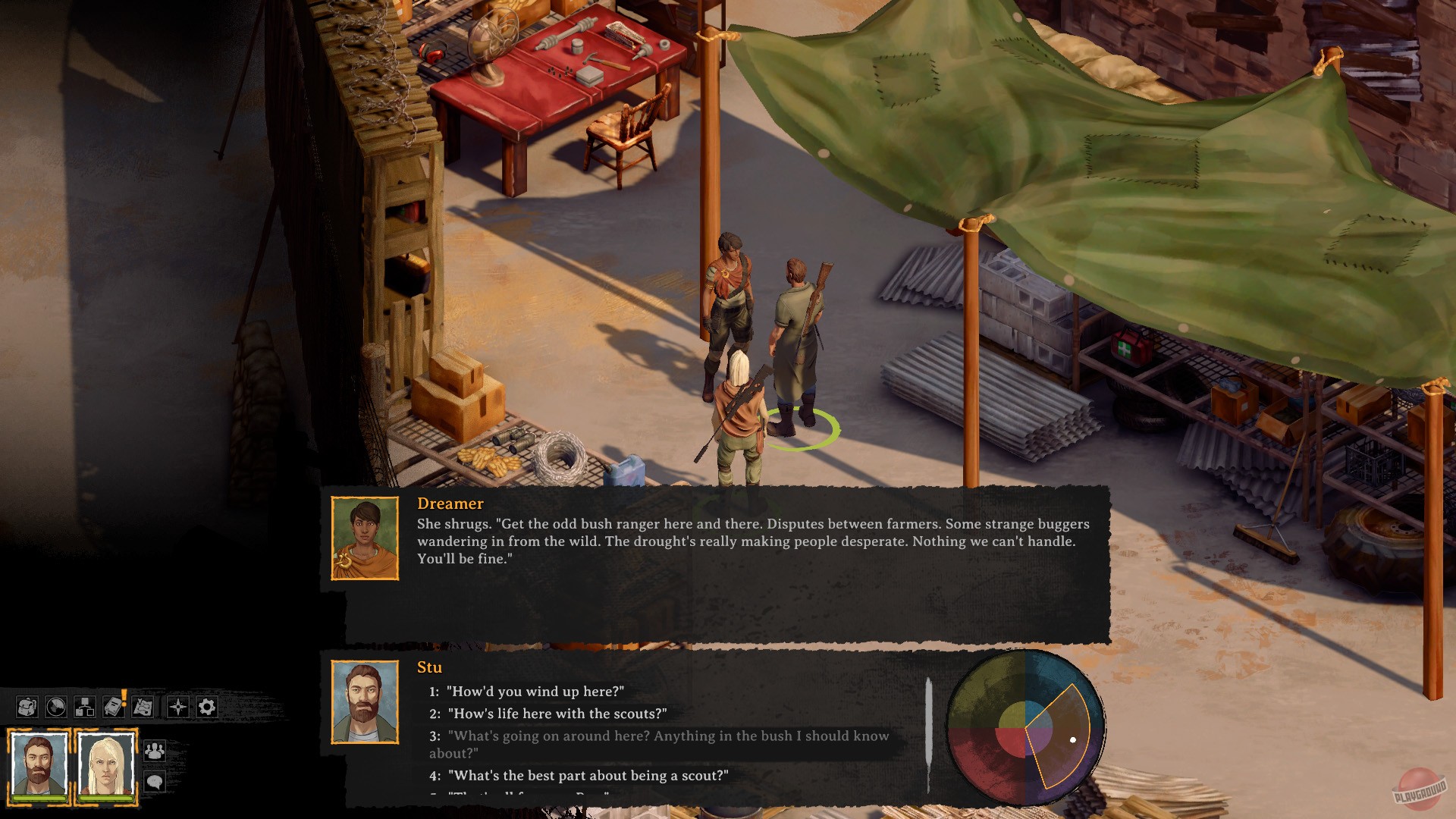Open the world map globe icon
The height and width of the screenshot is (819, 1456).
[55, 706]
